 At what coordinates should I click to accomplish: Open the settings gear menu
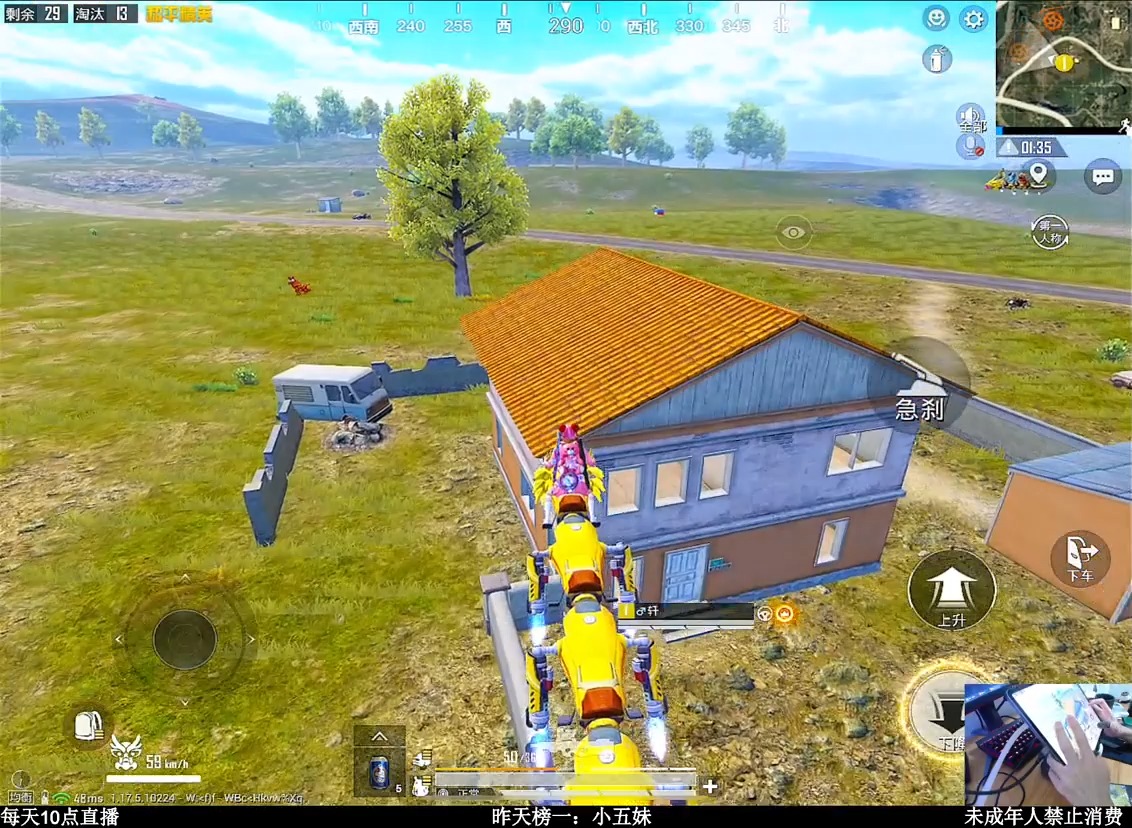point(973,18)
